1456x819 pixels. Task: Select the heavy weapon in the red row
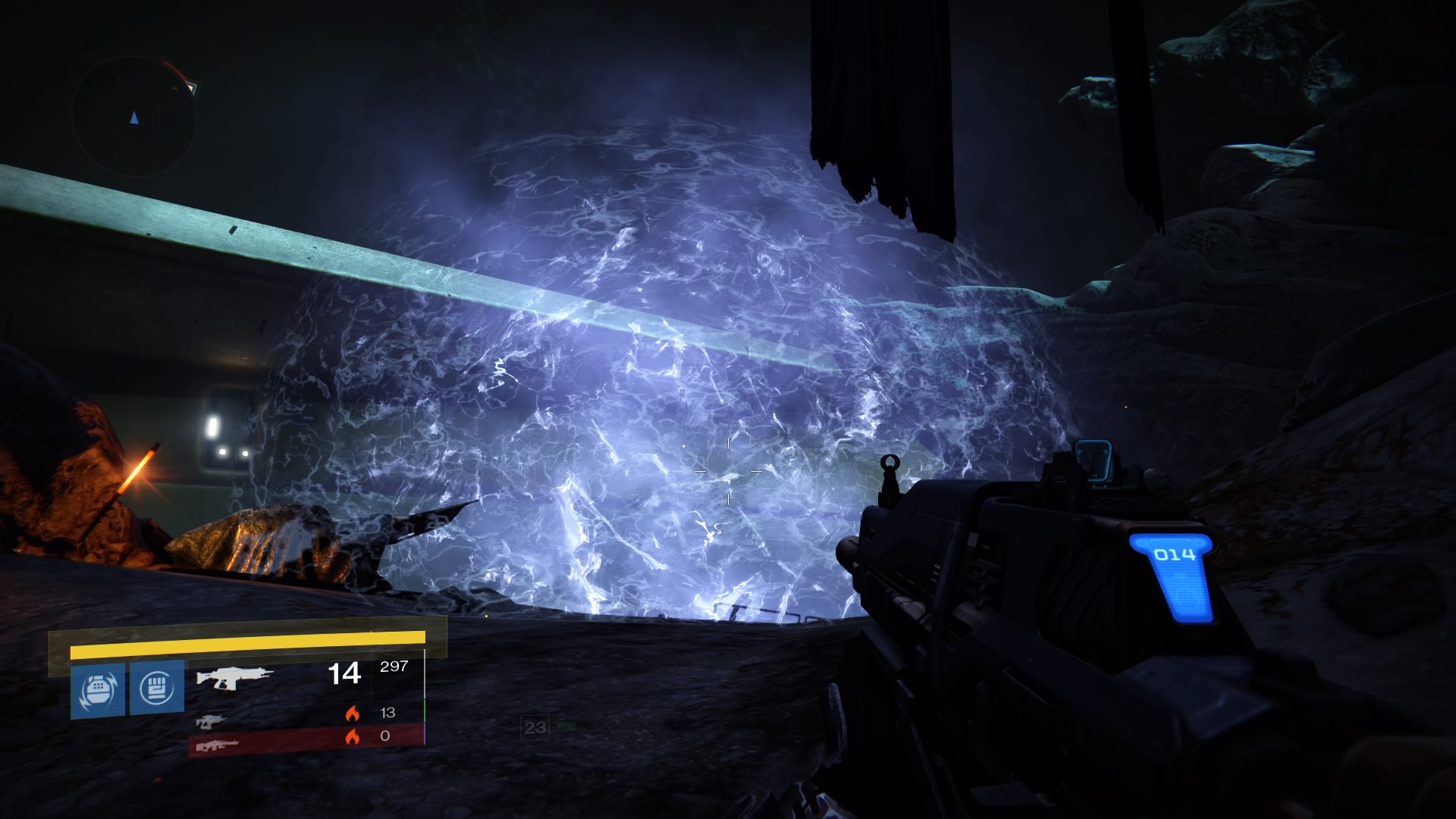[218, 745]
